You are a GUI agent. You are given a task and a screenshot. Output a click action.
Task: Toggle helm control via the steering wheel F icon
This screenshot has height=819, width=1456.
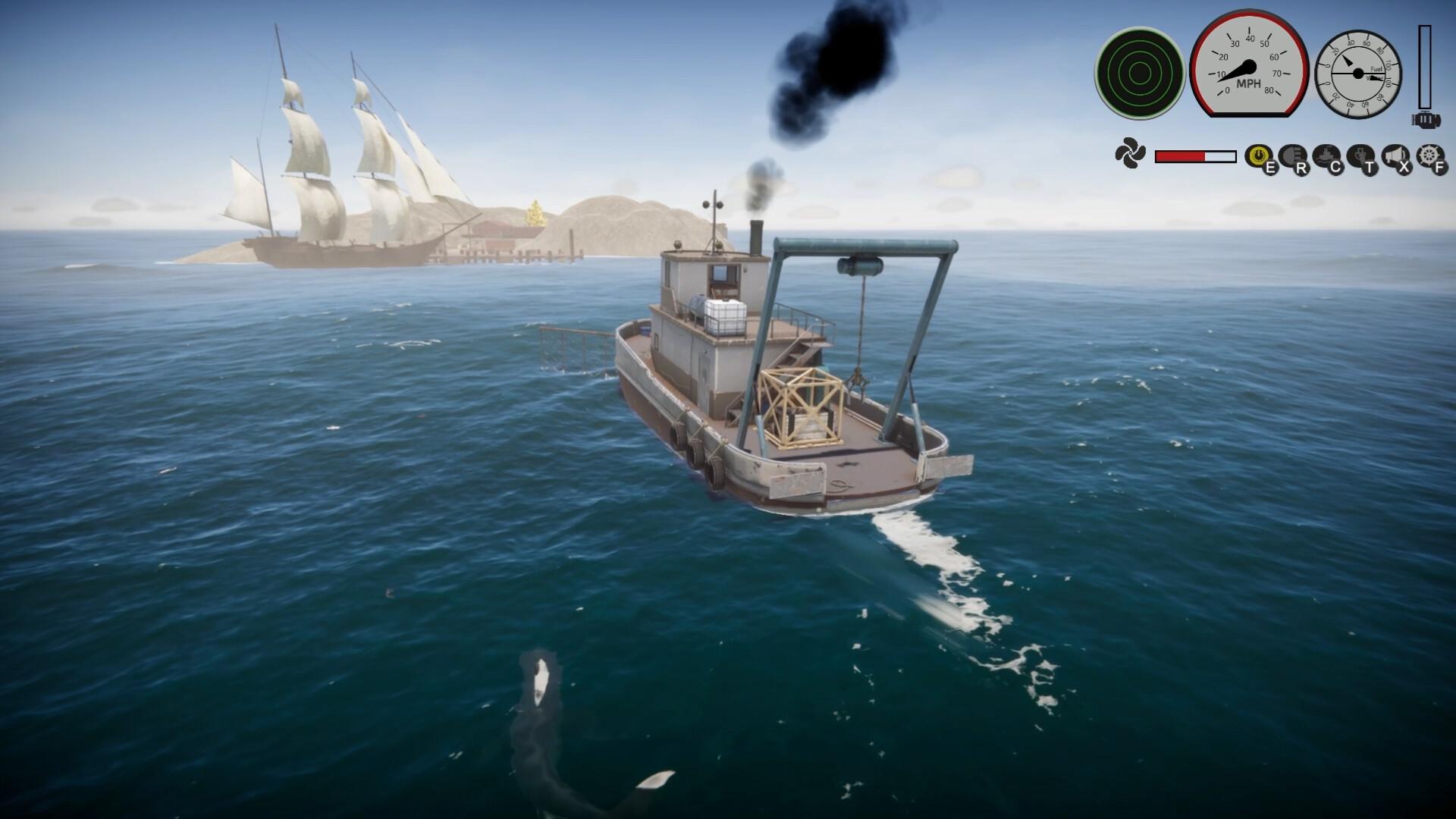pyautogui.click(x=1429, y=155)
